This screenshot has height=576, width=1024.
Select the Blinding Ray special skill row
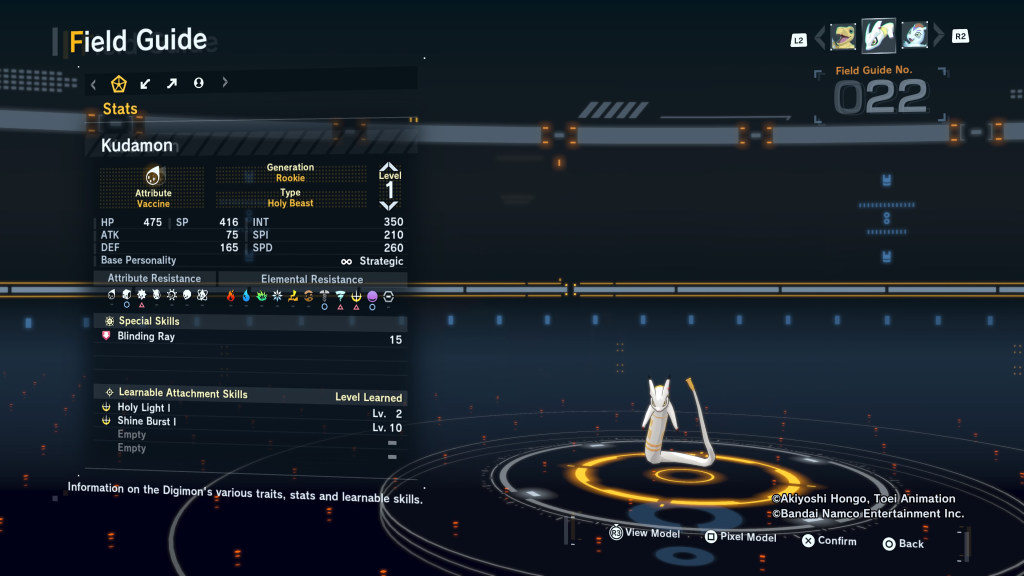click(x=250, y=337)
